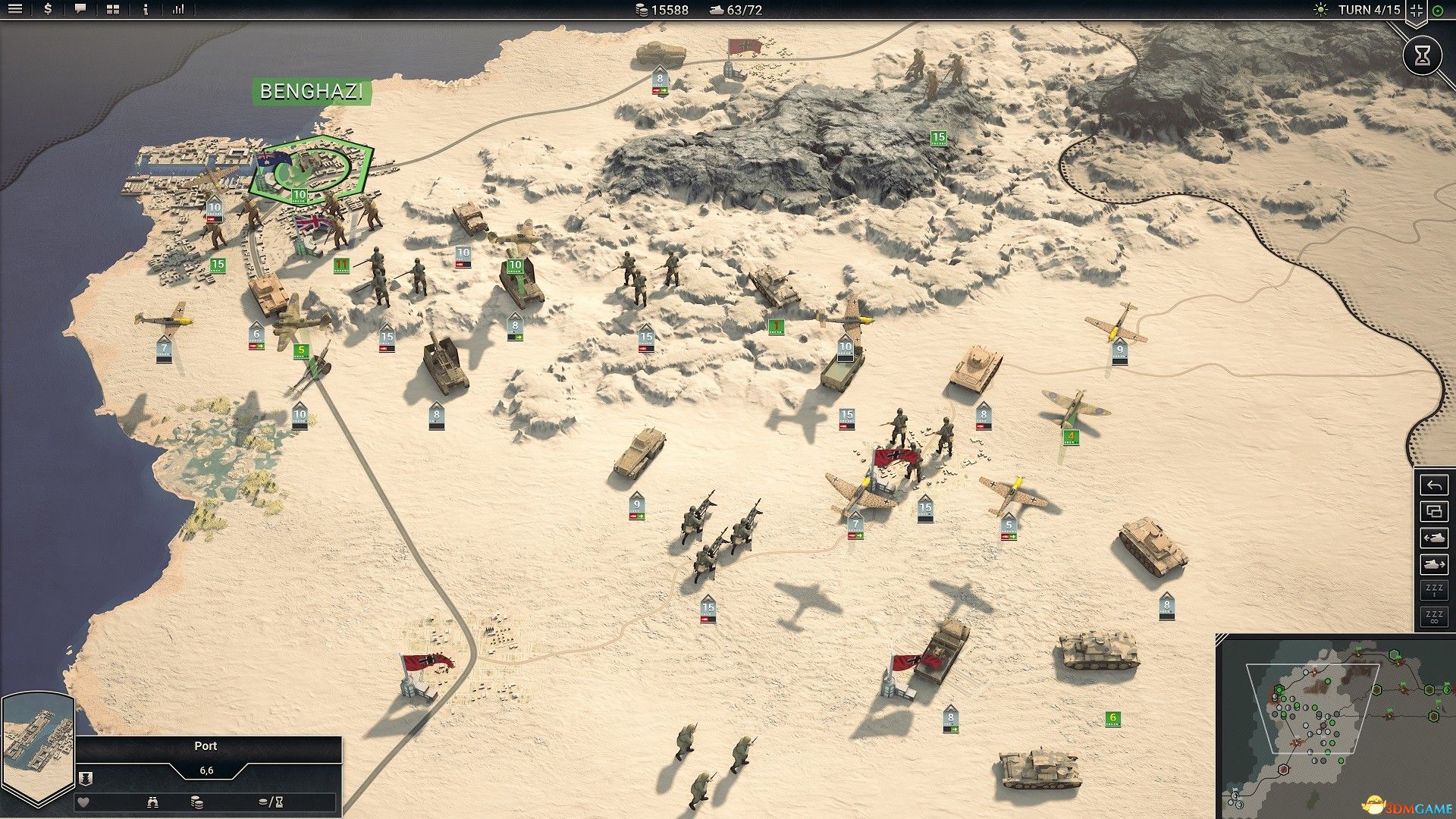This screenshot has height=819, width=1456.
Task: Click the split-view icon beside the turn counter
Action: tap(1415, 10)
